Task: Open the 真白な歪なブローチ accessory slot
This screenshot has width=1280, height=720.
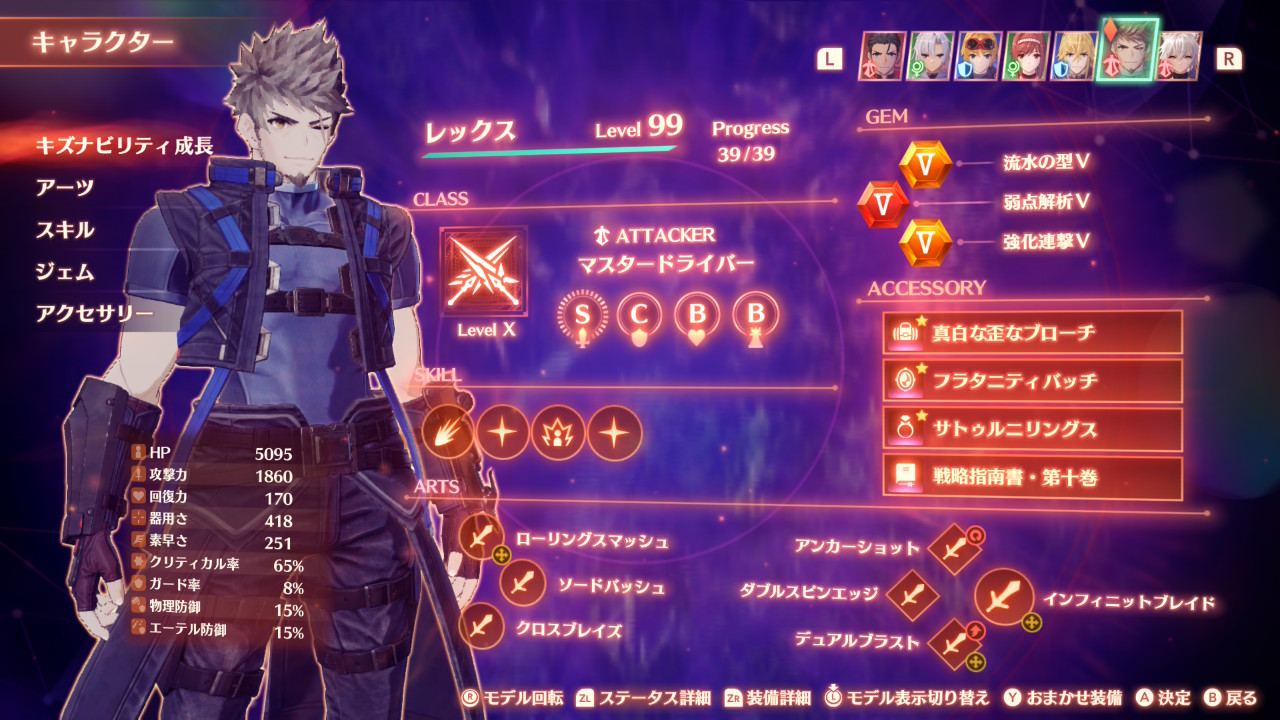Action: pos(1032,332)
